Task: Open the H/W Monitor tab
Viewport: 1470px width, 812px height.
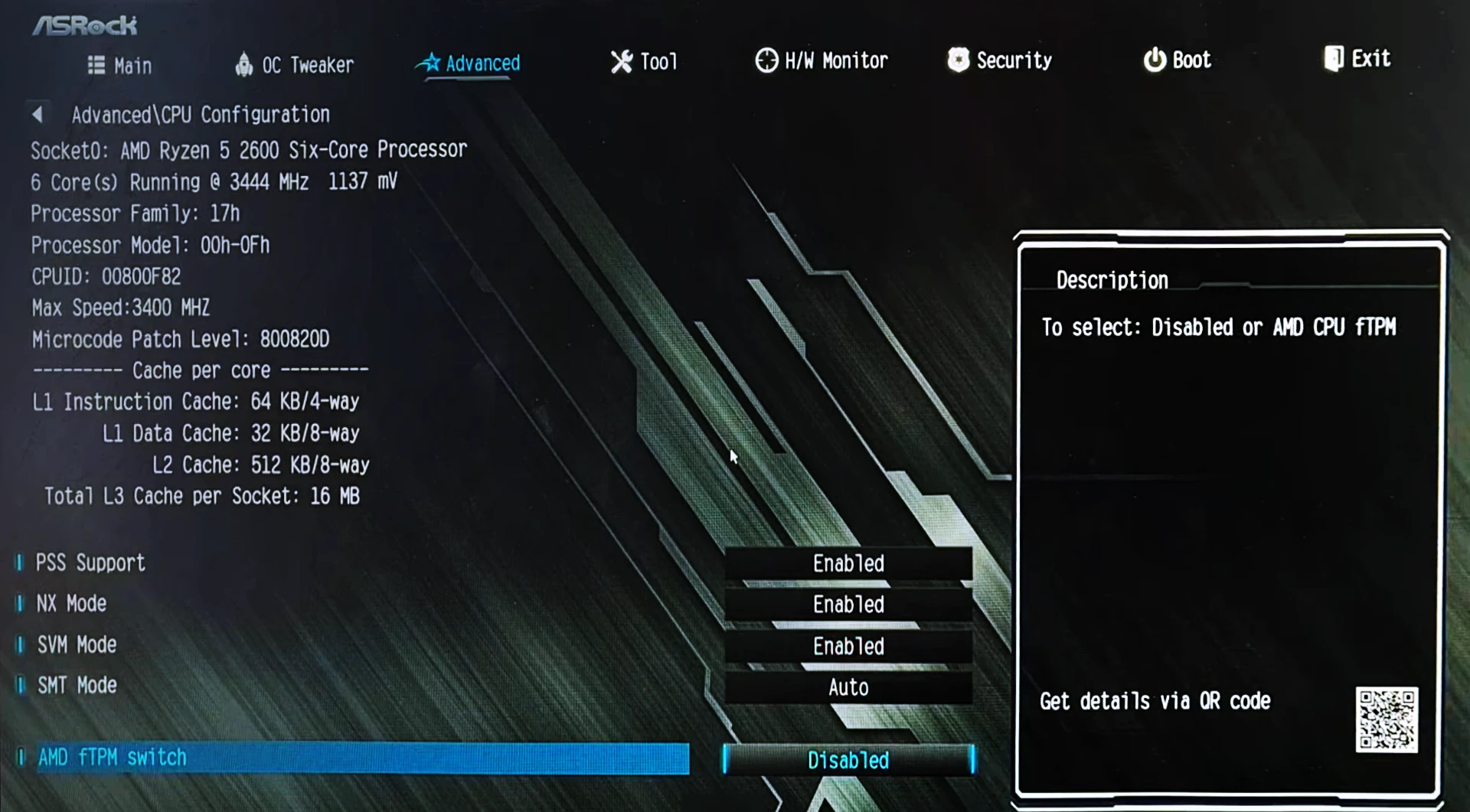Action: 822,60
